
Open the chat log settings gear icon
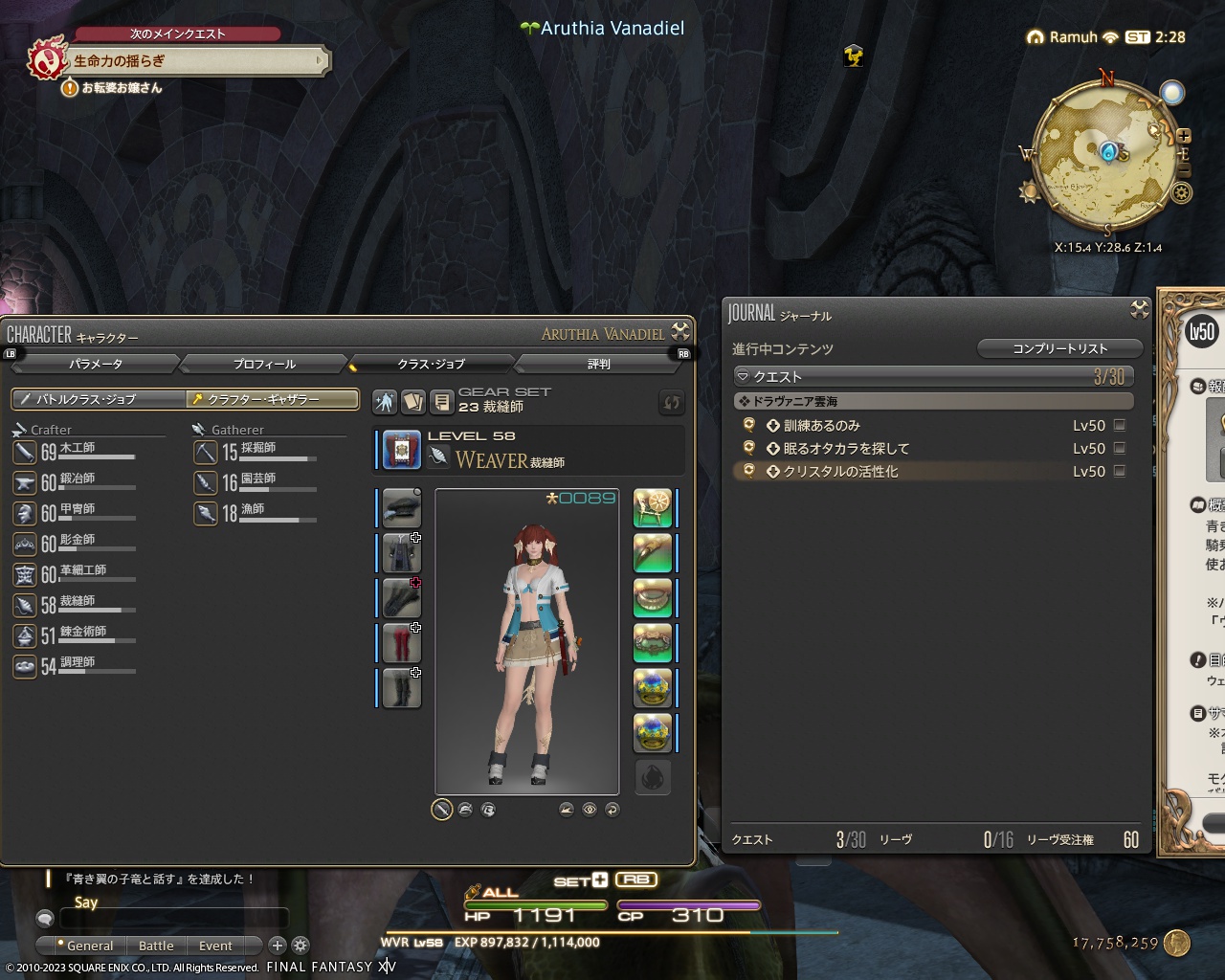pos(300,946)
